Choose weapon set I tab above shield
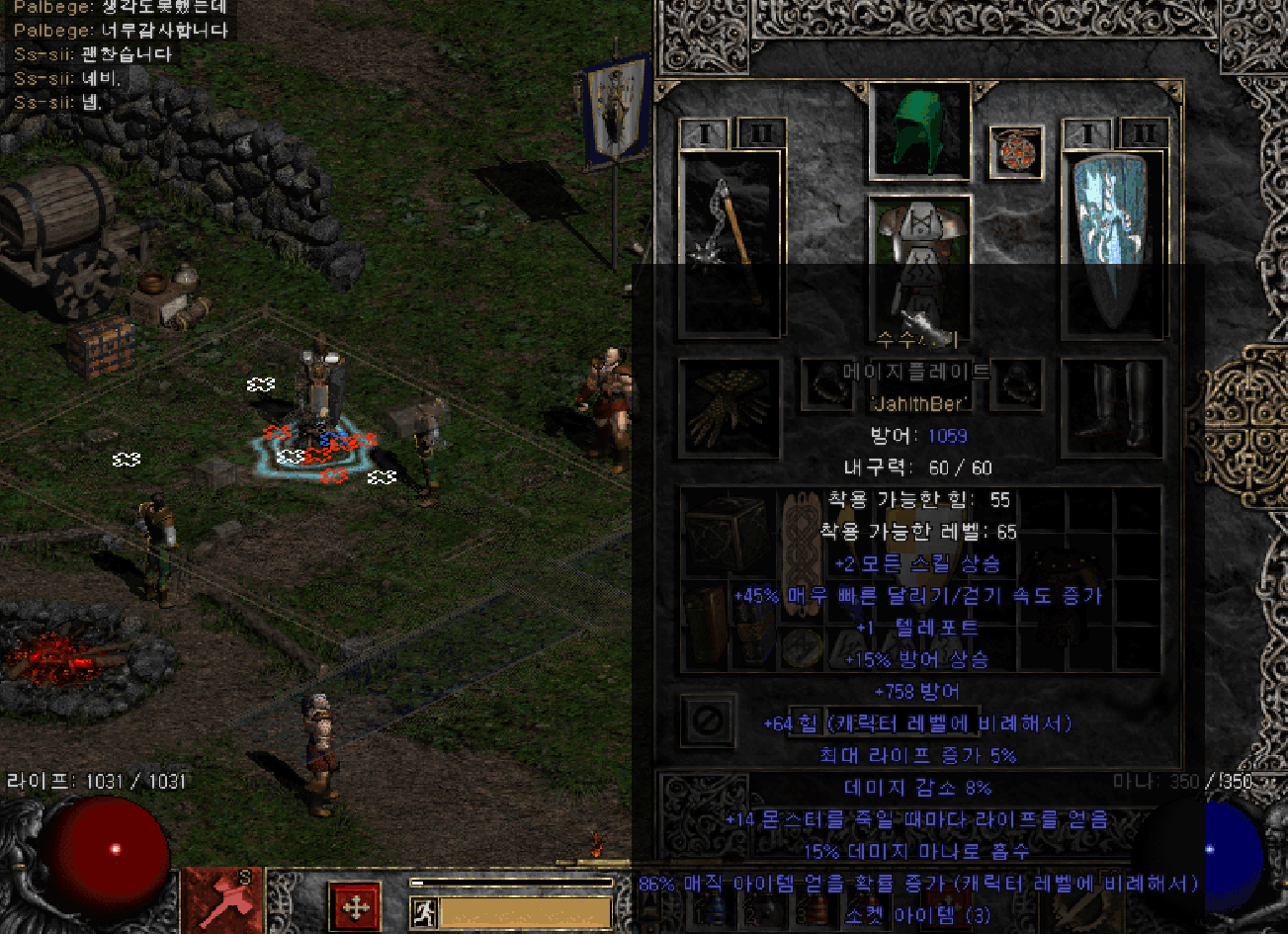Image resolution: width=1288 pixels, height=934 pixels. (1088, 133)
